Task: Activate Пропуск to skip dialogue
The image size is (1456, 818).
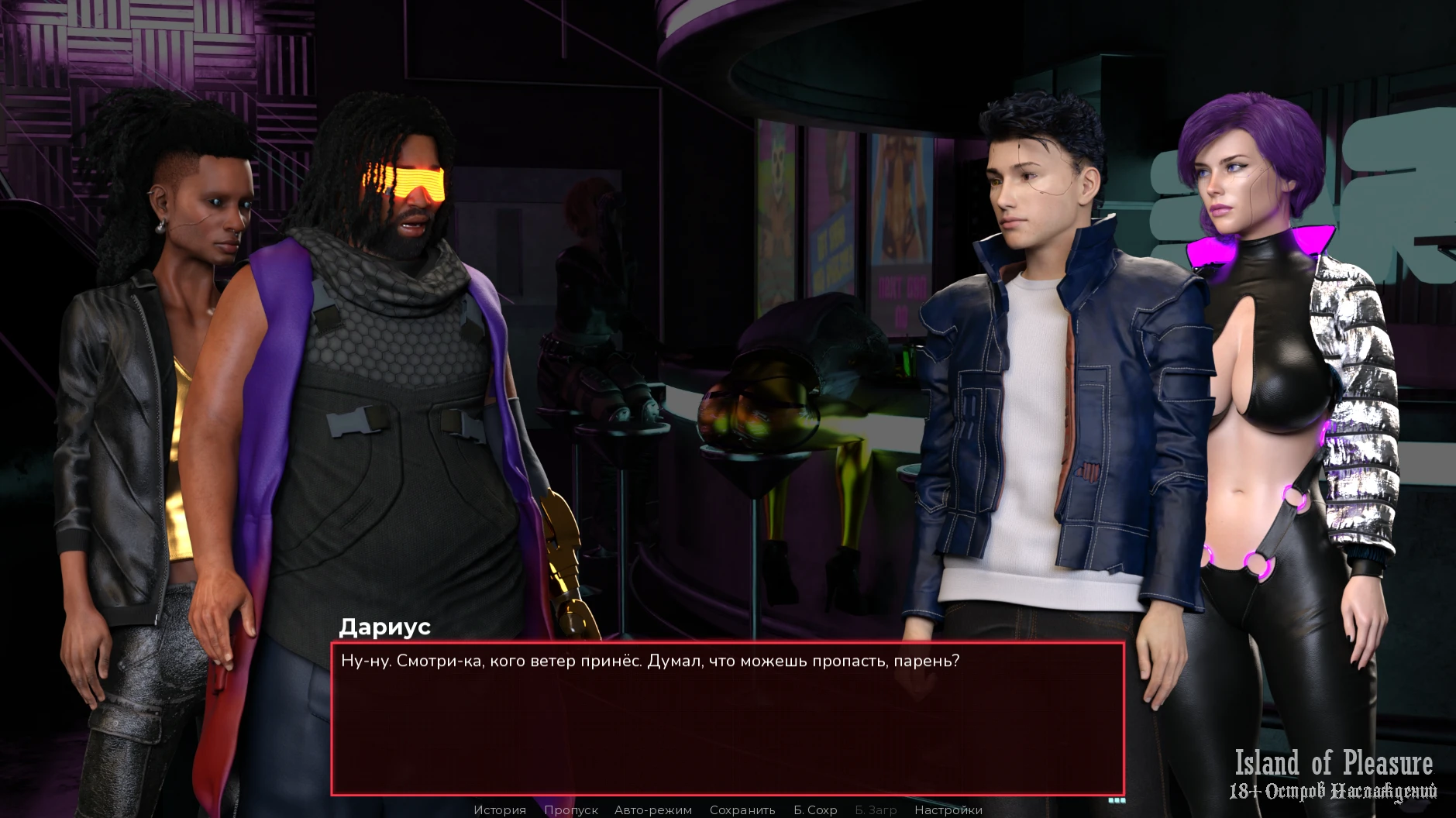Action: pos(570,809)
